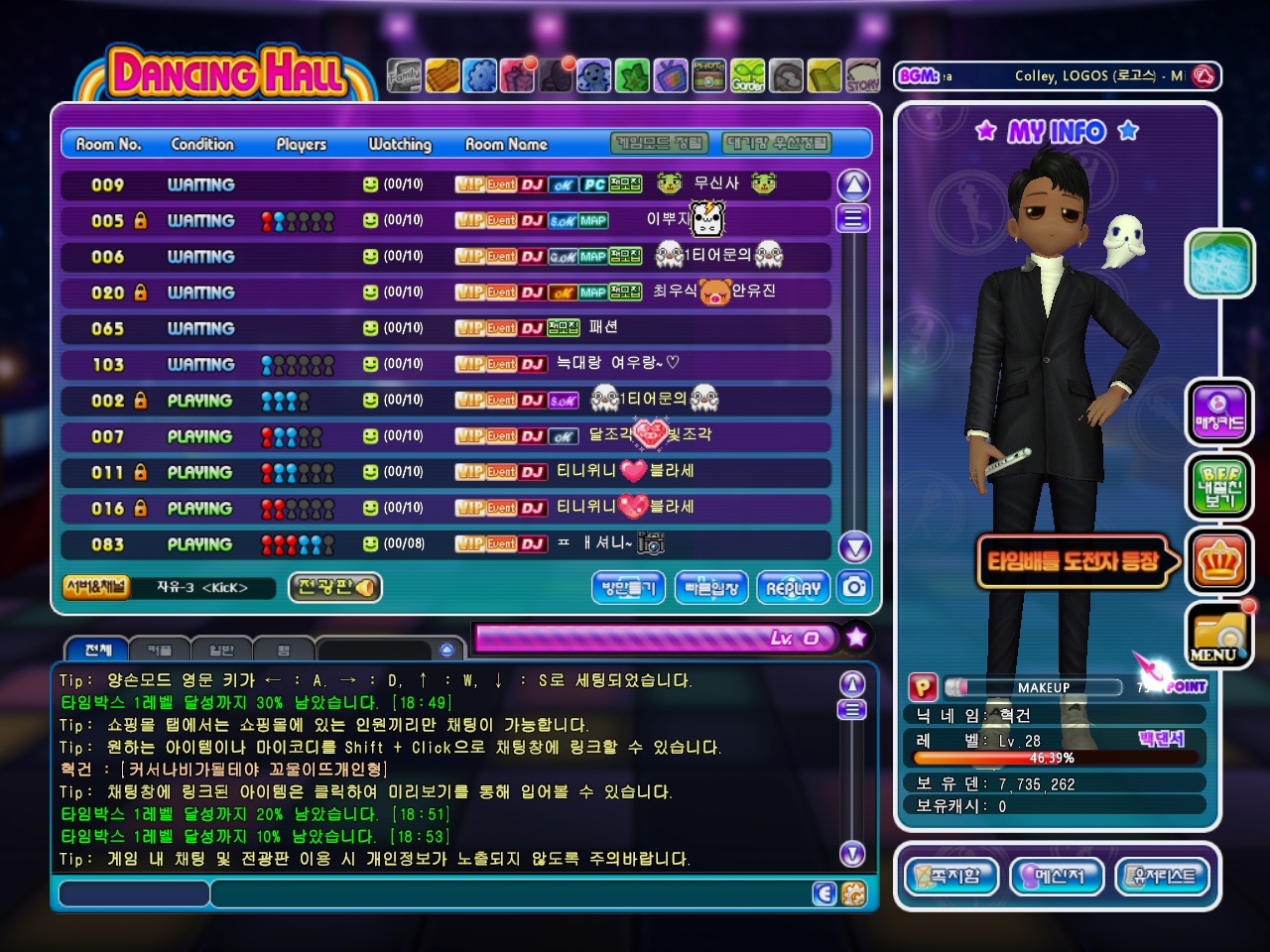This screenshot has height=952, width=1270.
Task: Click the 방만들기 create room button
Action: 629,588
